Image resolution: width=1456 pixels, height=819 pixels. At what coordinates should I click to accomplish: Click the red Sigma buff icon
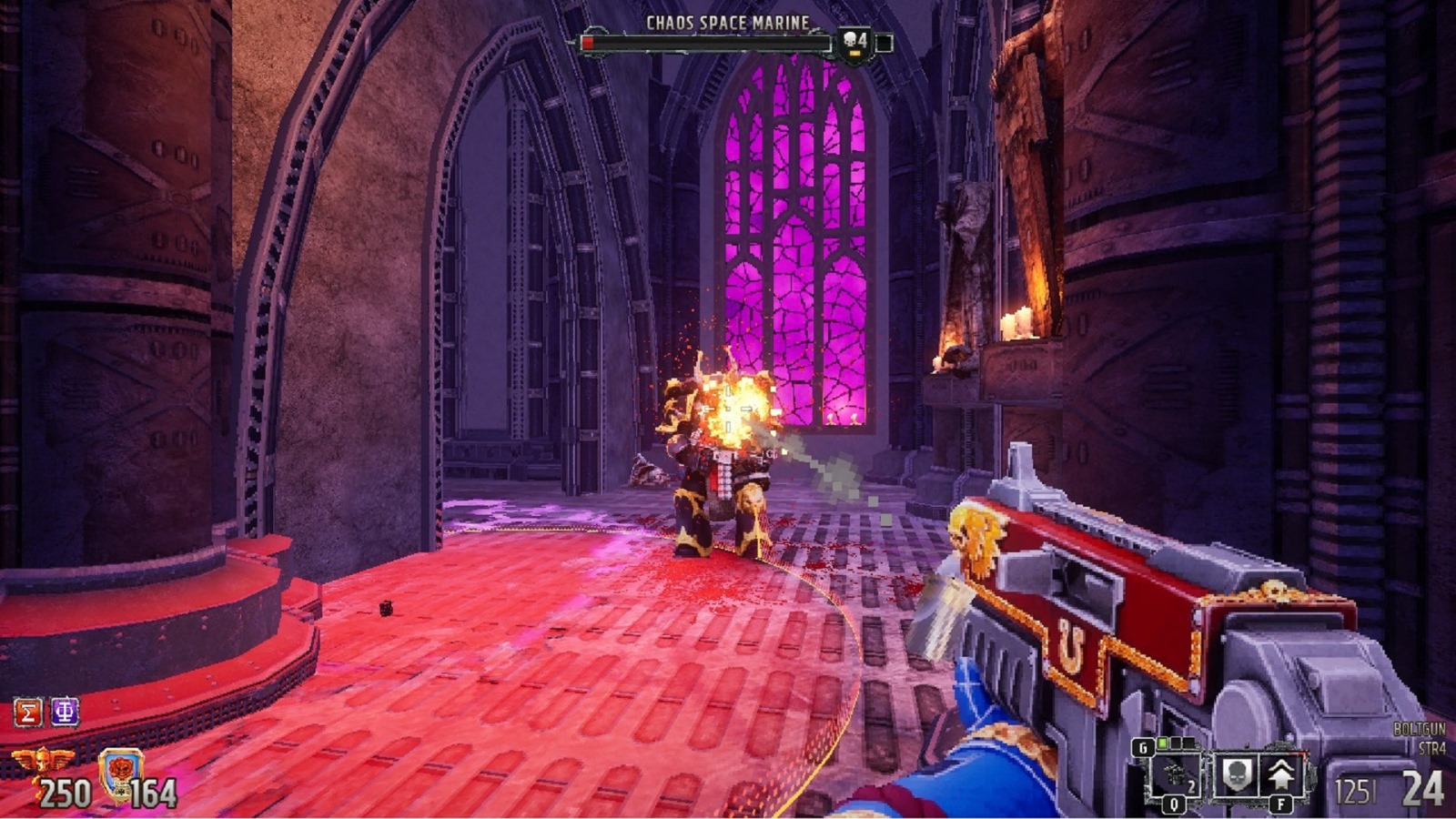pyautogui.click(x=28, y=712)
